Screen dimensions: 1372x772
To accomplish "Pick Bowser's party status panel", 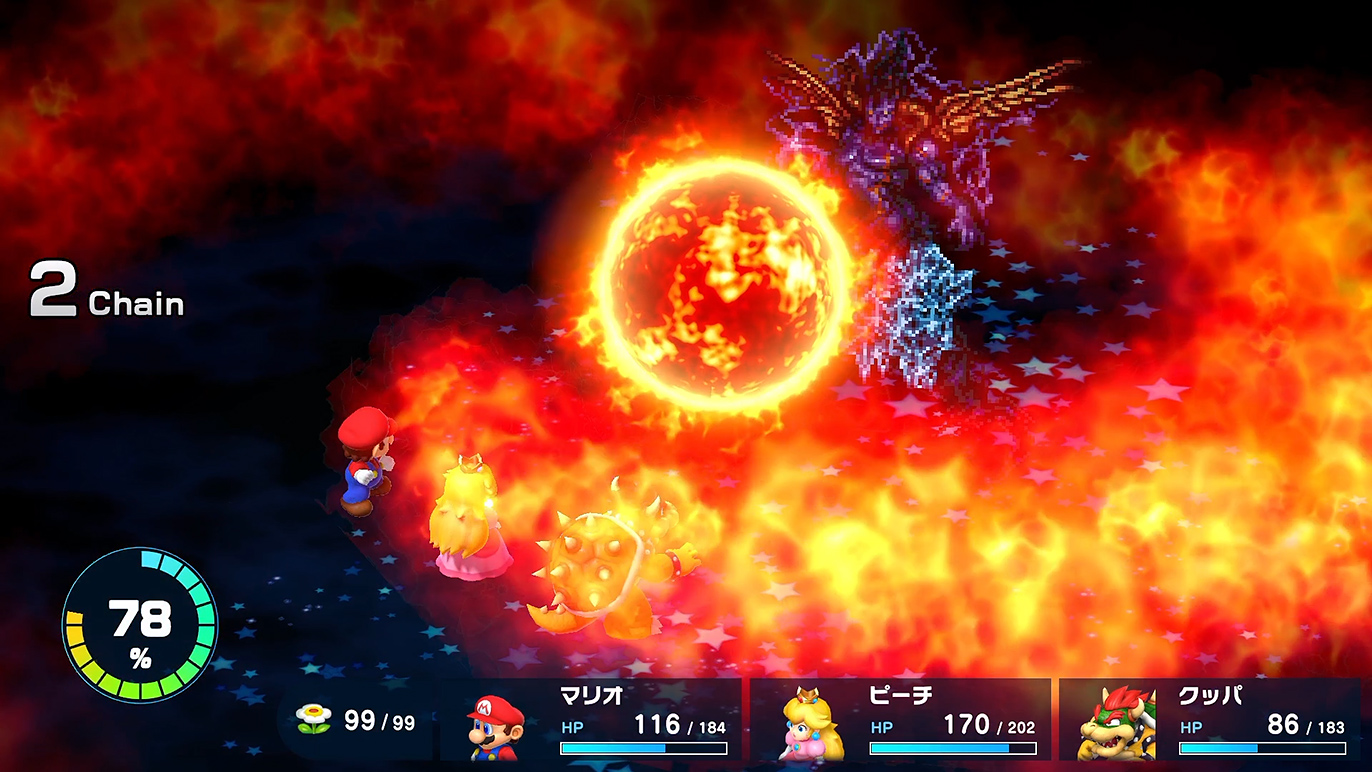I will 1213,721.
